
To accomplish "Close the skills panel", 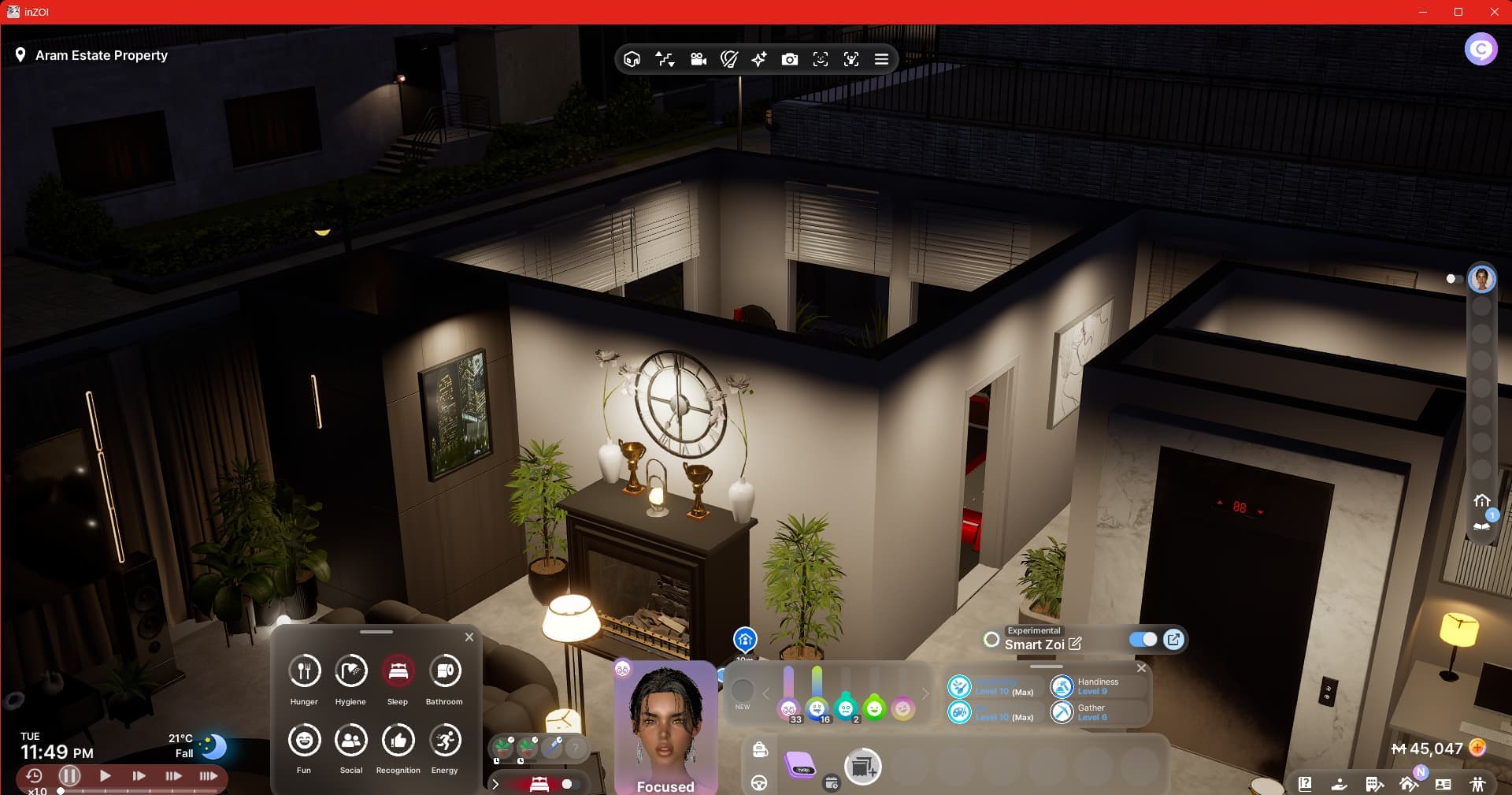I will click(1141, 668).
